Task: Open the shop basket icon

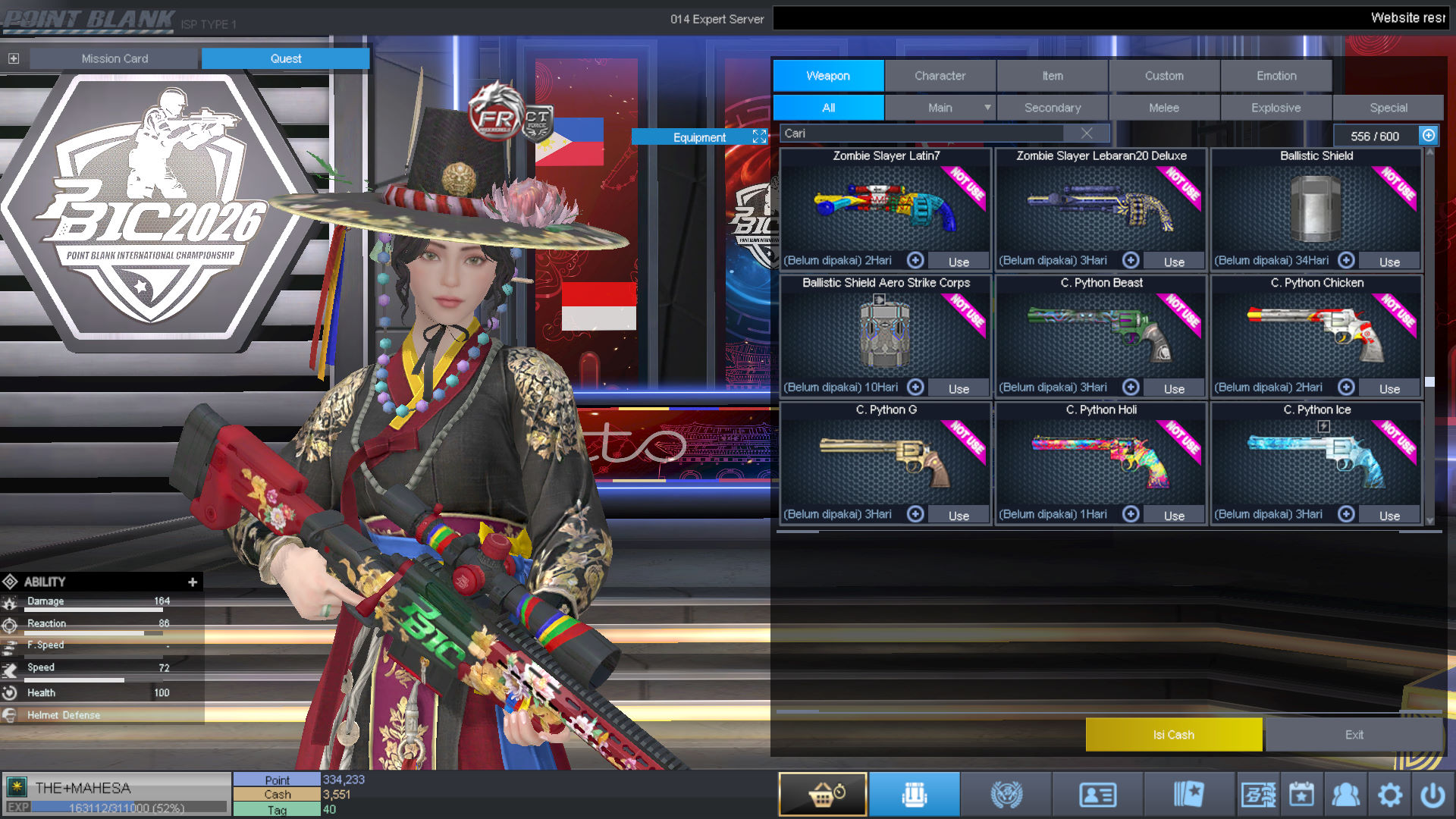Action: [x=823, y=794]
